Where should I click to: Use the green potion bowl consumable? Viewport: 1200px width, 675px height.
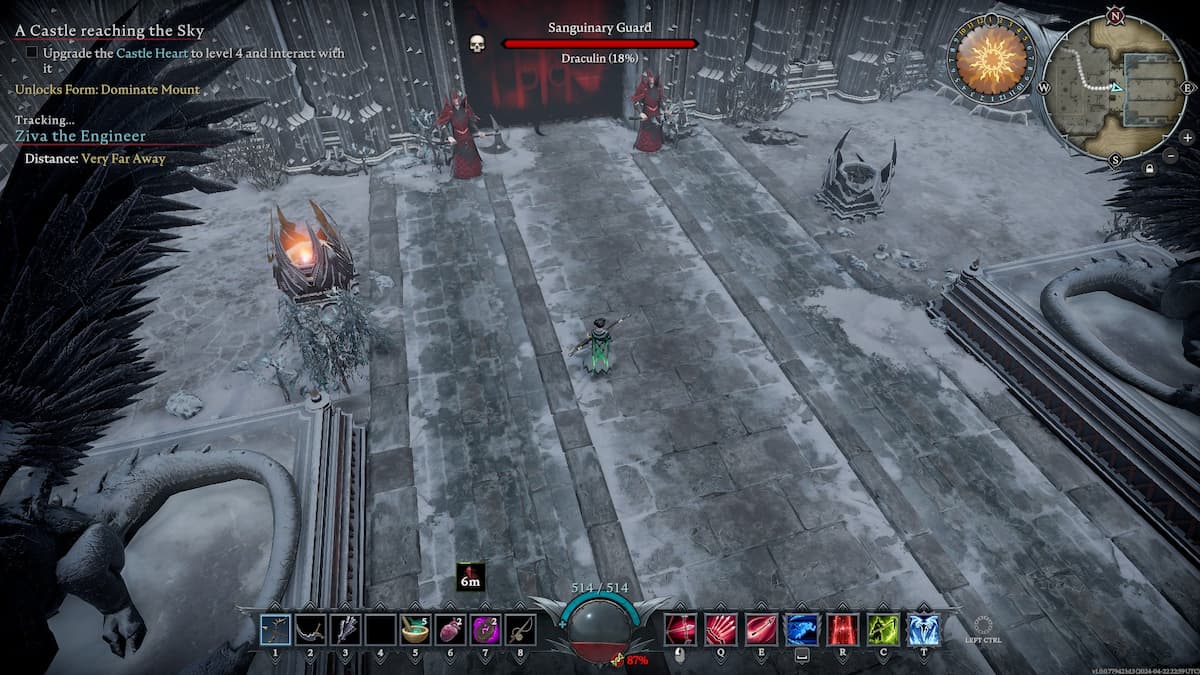(414, 629)
